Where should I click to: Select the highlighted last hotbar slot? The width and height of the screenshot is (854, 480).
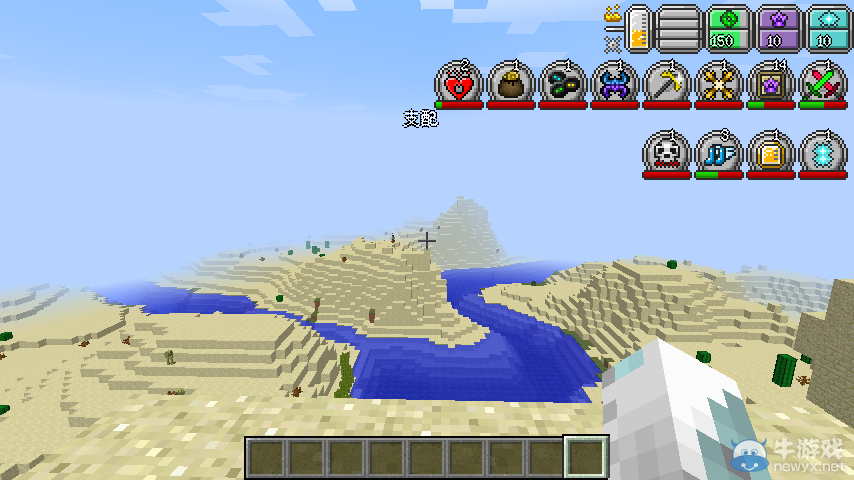tap(586, 457)
